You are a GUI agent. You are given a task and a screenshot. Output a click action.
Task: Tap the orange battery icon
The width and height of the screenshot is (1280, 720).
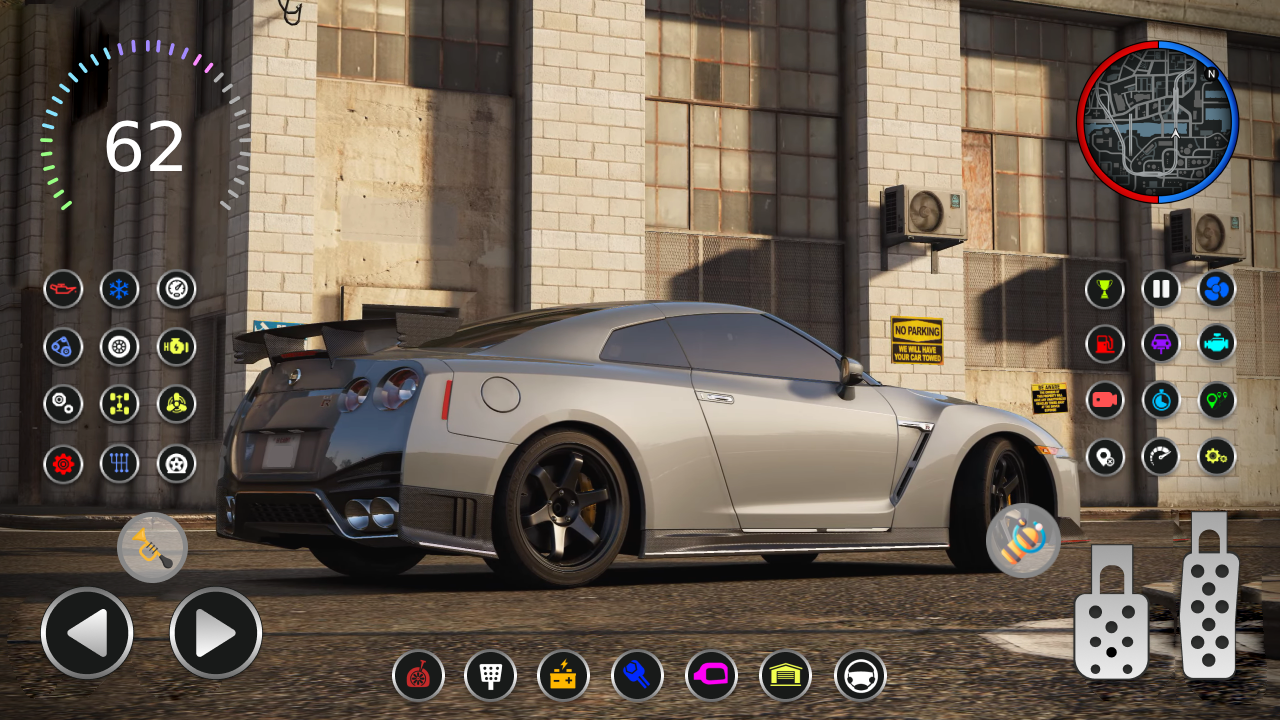pyautogui.click(x=563, y=676)
